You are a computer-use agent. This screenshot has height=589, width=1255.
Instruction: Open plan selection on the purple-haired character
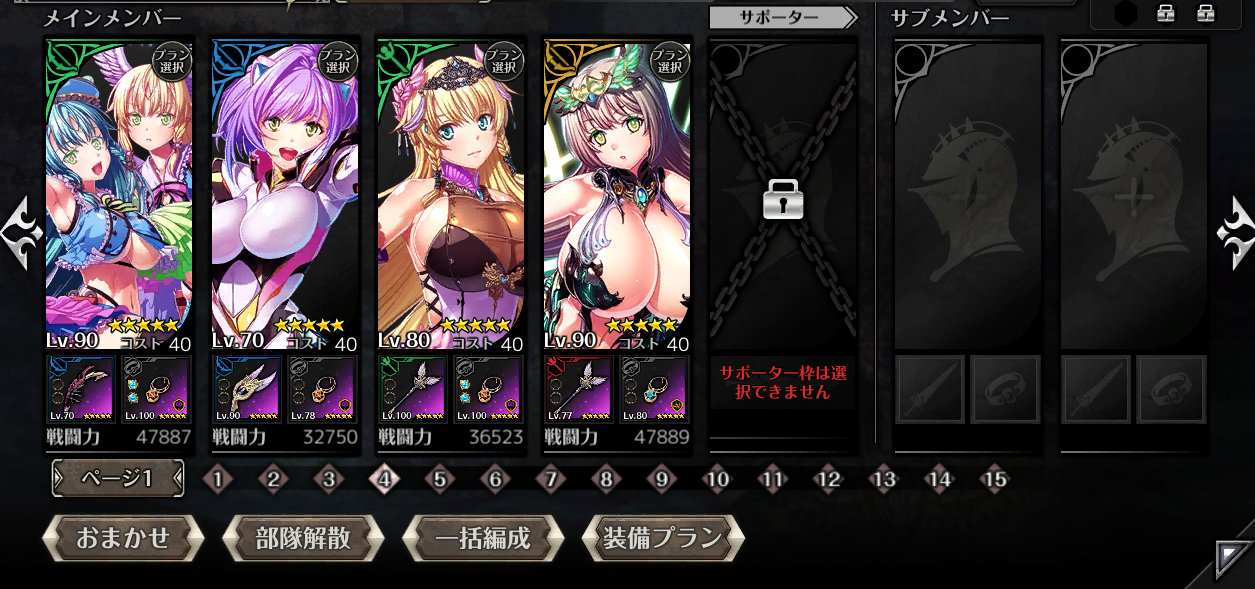point(337,61)
